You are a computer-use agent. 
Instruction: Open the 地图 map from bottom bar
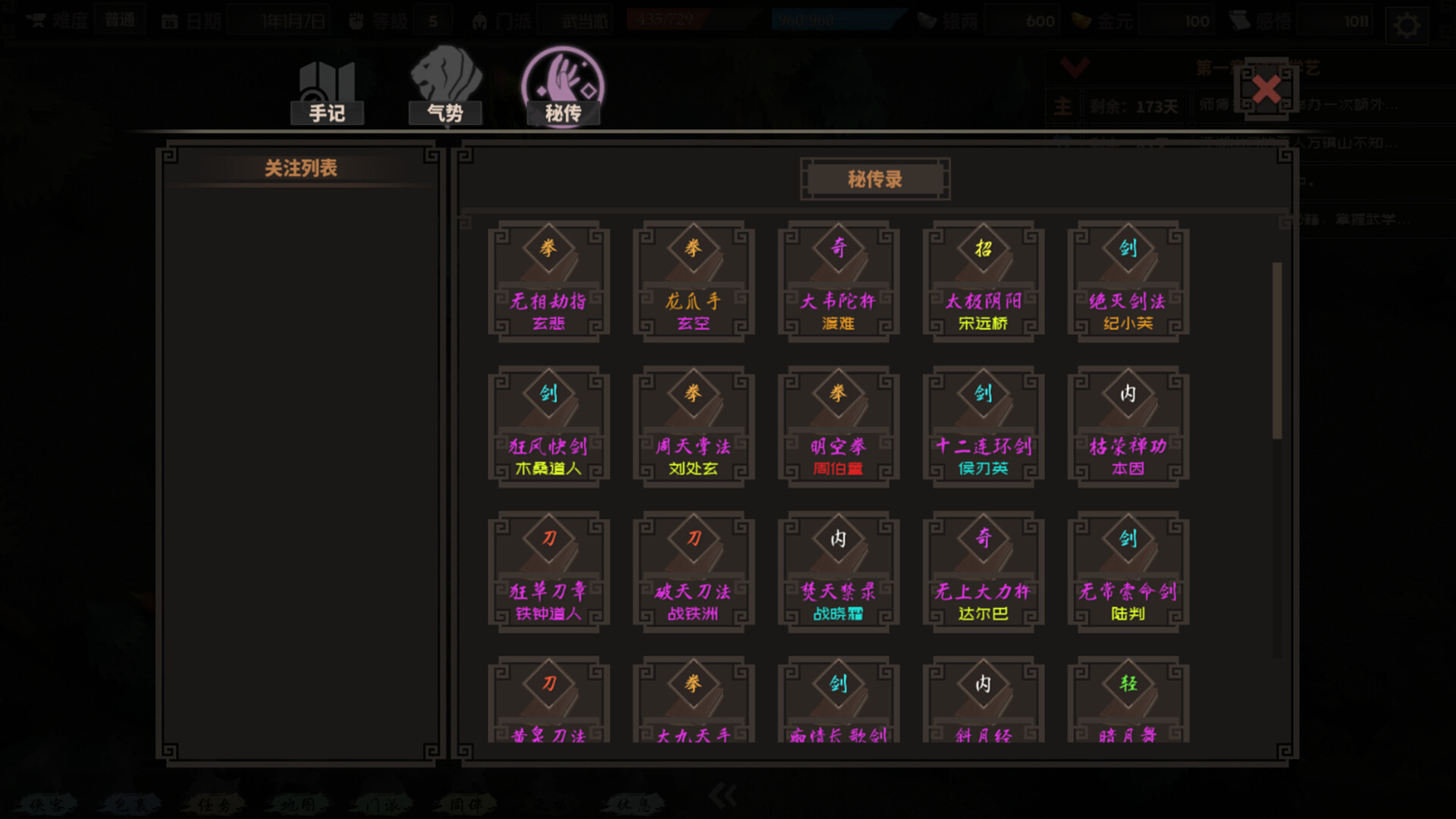[x=296, y=805]
